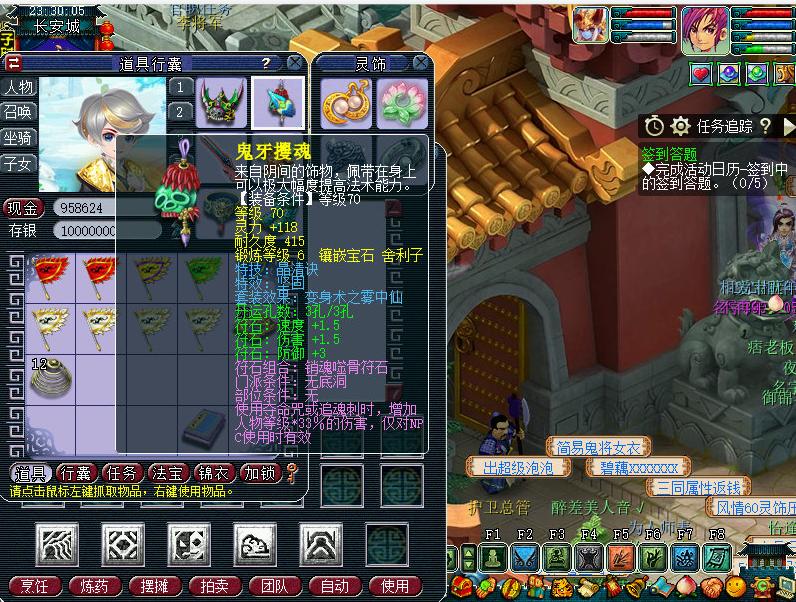Open the 任务 quest items tab

124,473
